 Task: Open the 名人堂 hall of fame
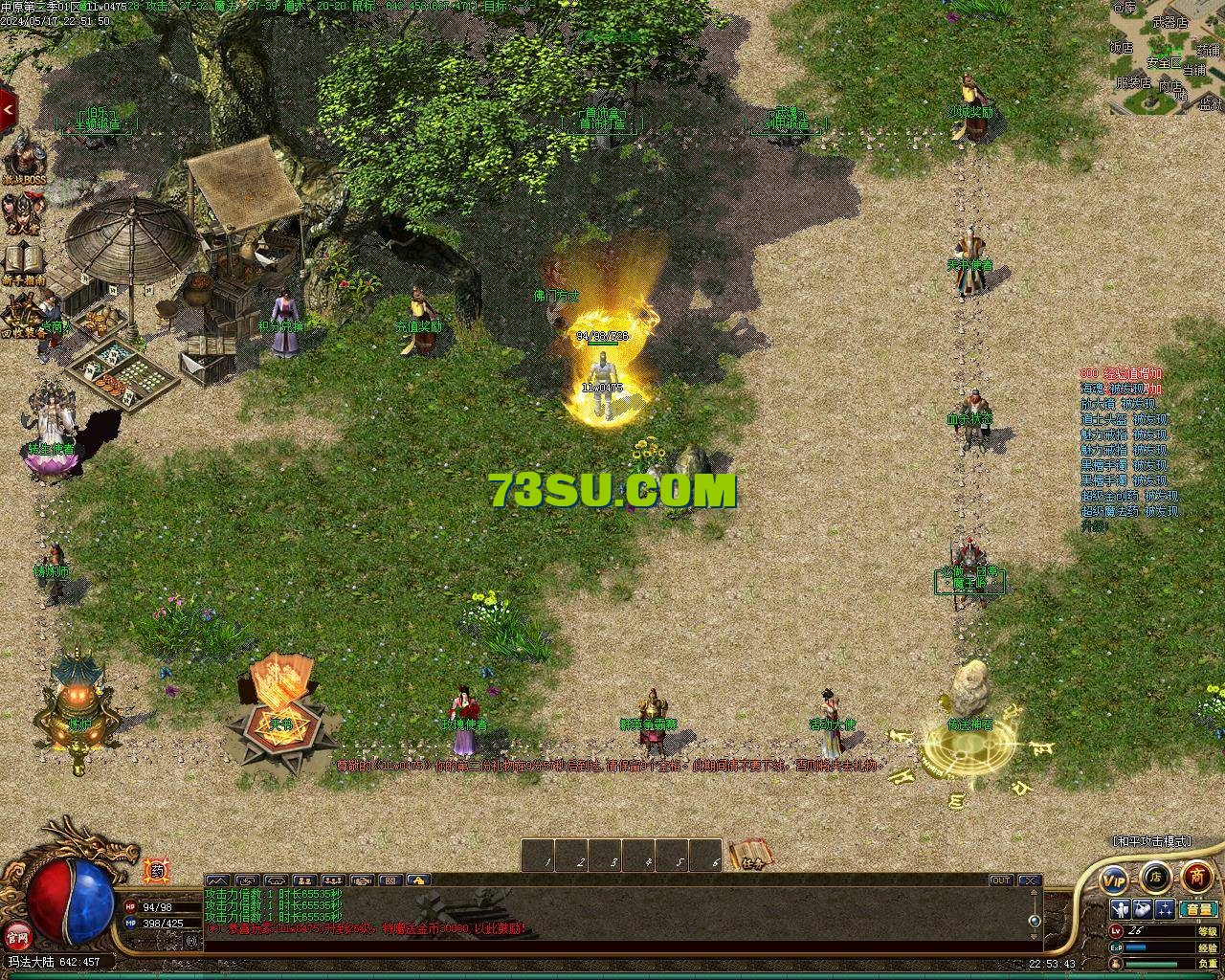pos(21,213)
